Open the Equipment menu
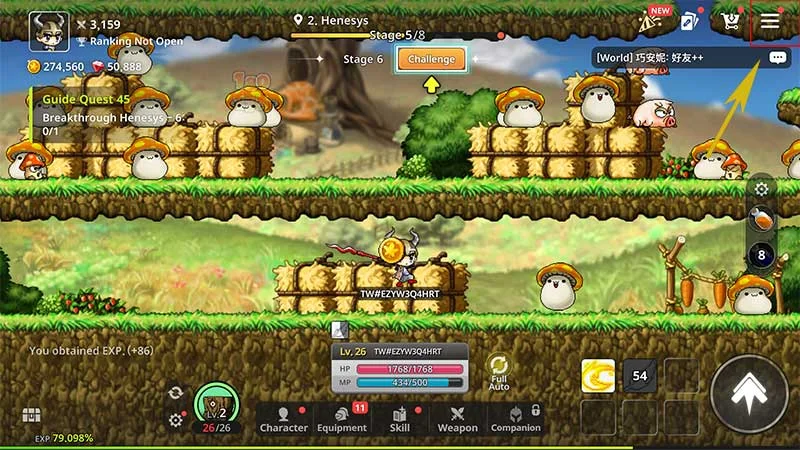The width and height of the screenshot is (800, 450). coord(342,418)
